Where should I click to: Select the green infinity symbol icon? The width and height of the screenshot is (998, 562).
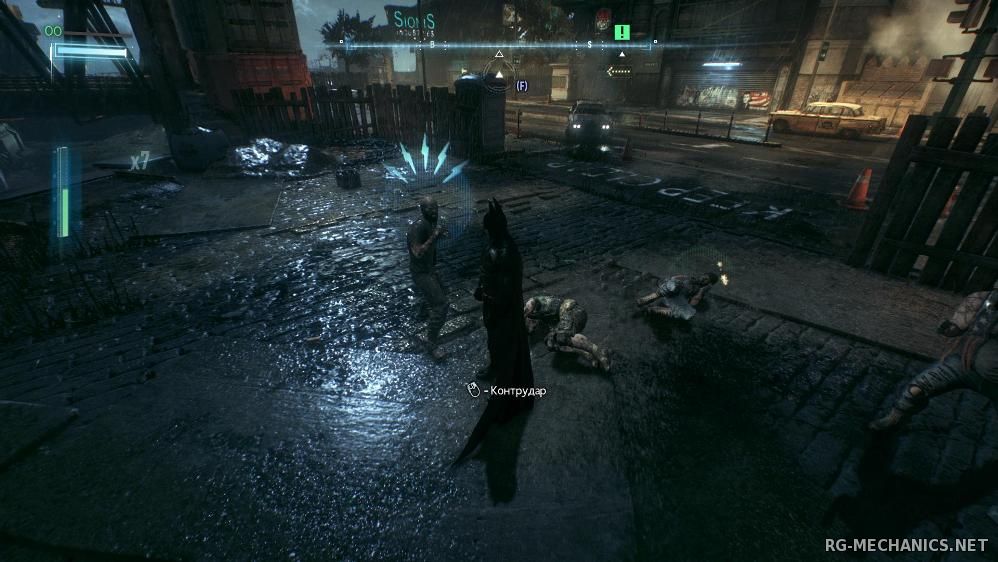point(52,31)
